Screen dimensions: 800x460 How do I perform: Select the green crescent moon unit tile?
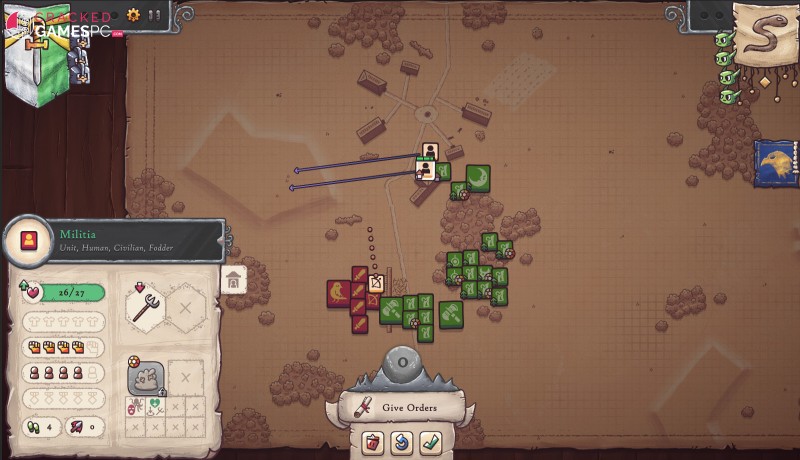coord(478,177)
